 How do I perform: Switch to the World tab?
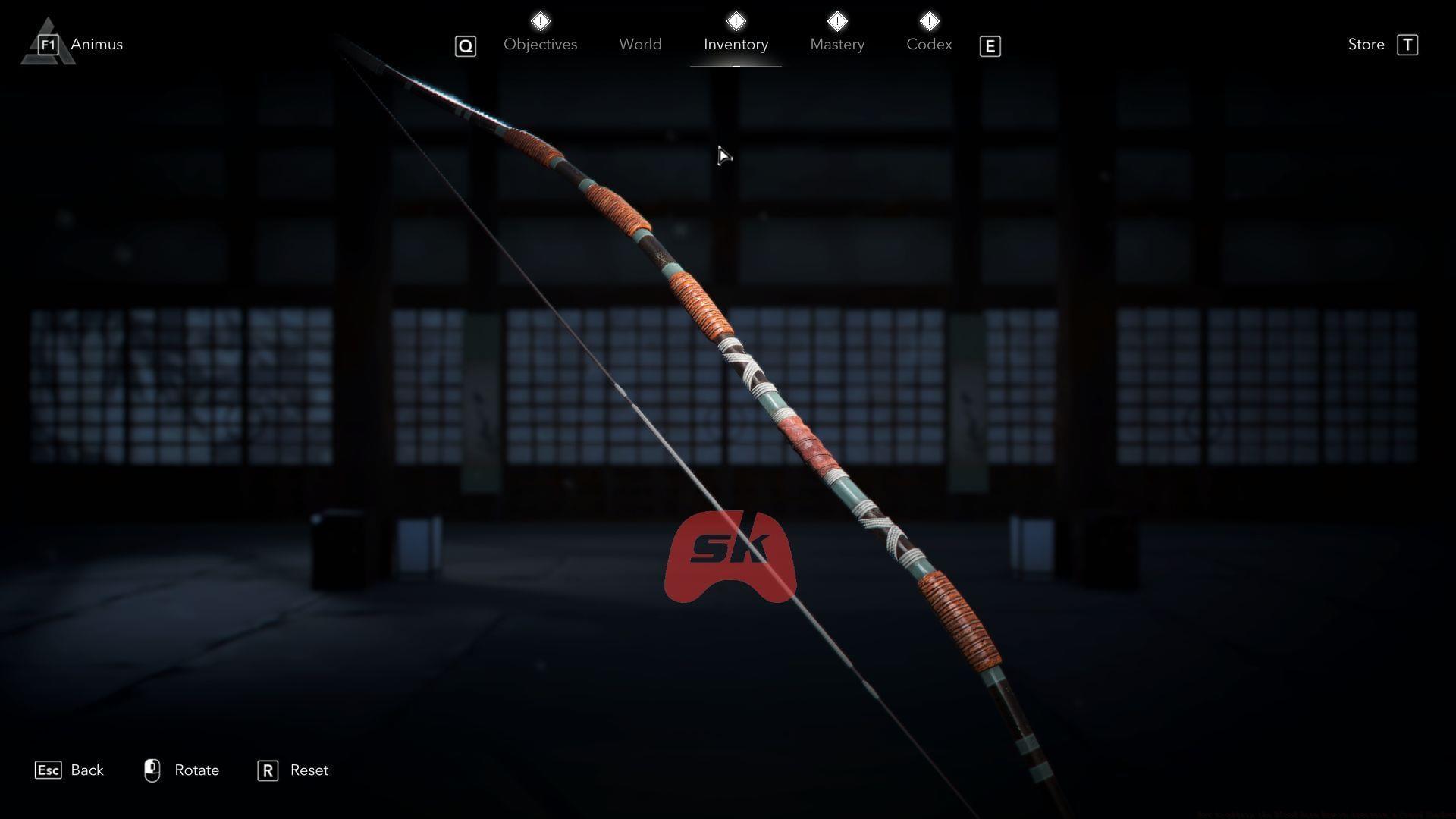point(640,45)
